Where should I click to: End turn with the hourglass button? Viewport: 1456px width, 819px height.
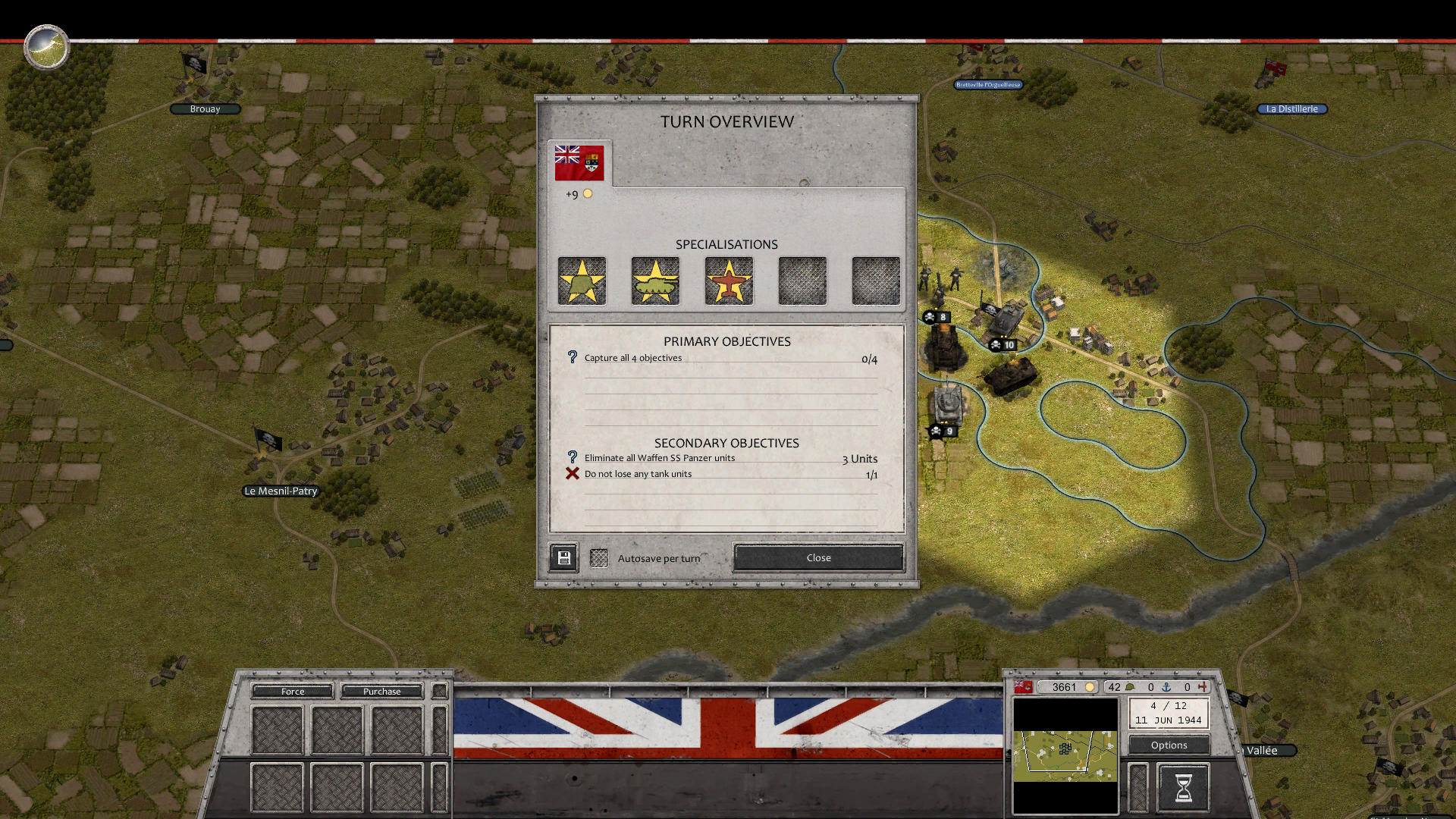pyautogui.click(x=1183, y=787)
